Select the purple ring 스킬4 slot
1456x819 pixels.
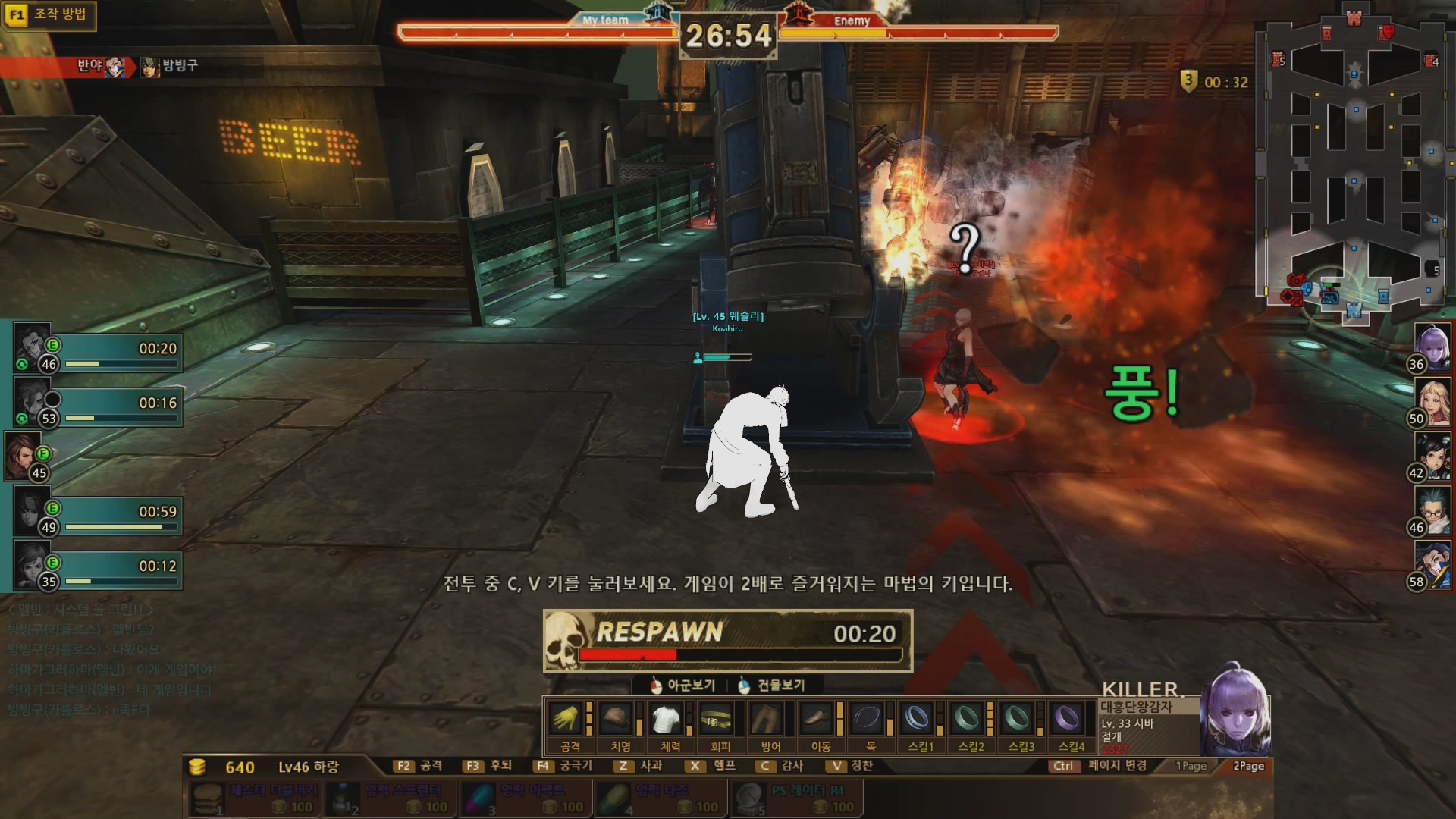tap(1067, 718)
